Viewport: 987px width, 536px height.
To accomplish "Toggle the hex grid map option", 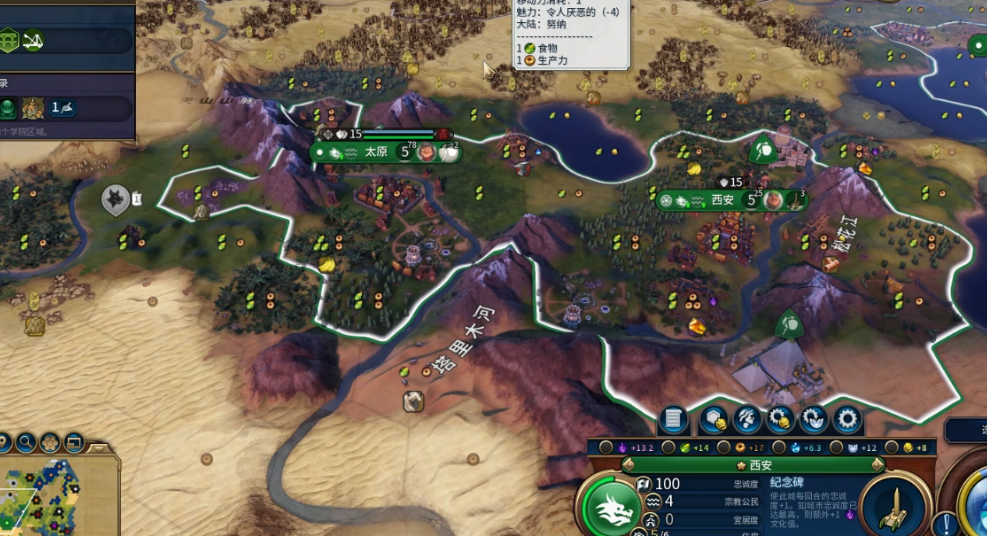I will (49, 441).
